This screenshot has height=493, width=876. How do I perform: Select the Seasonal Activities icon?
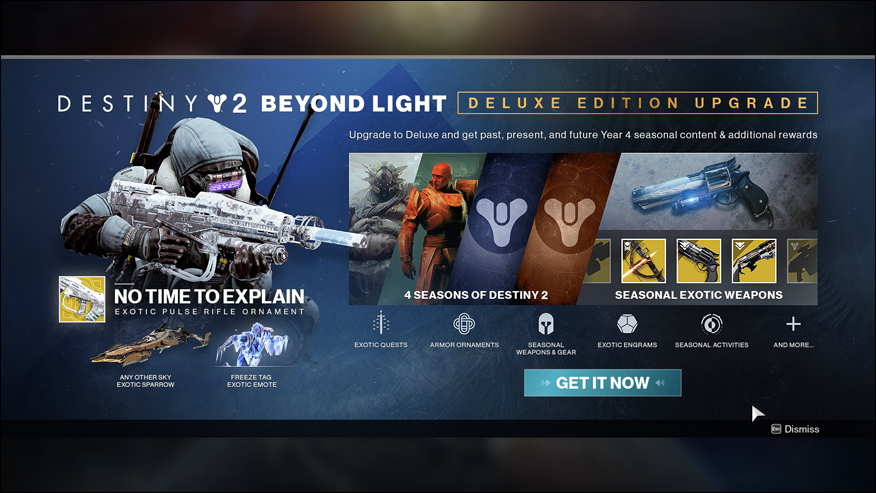pyautogui.click(x=711, y=324)
